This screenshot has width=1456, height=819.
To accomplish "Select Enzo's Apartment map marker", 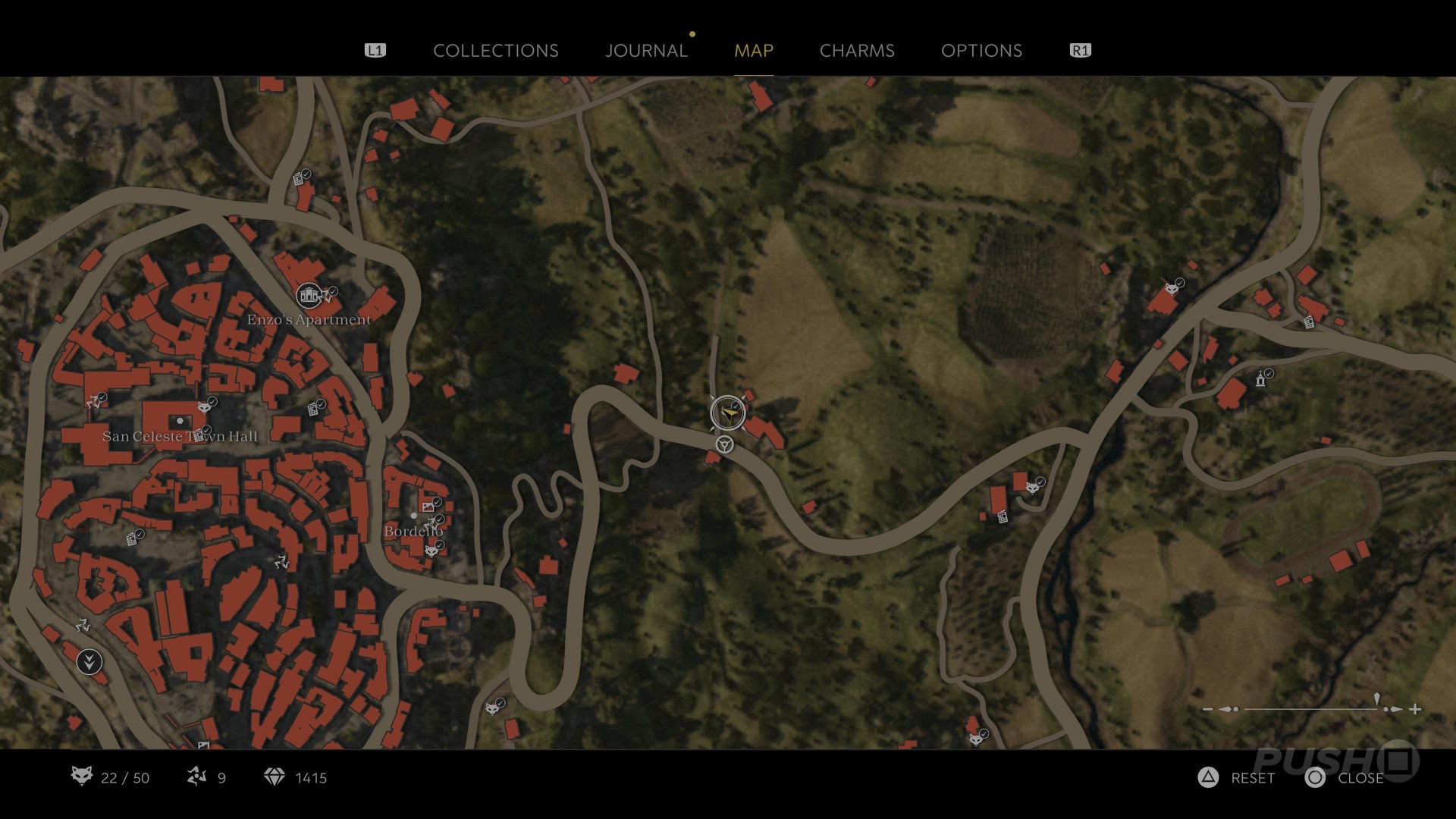I will click(x=309, y=295).
